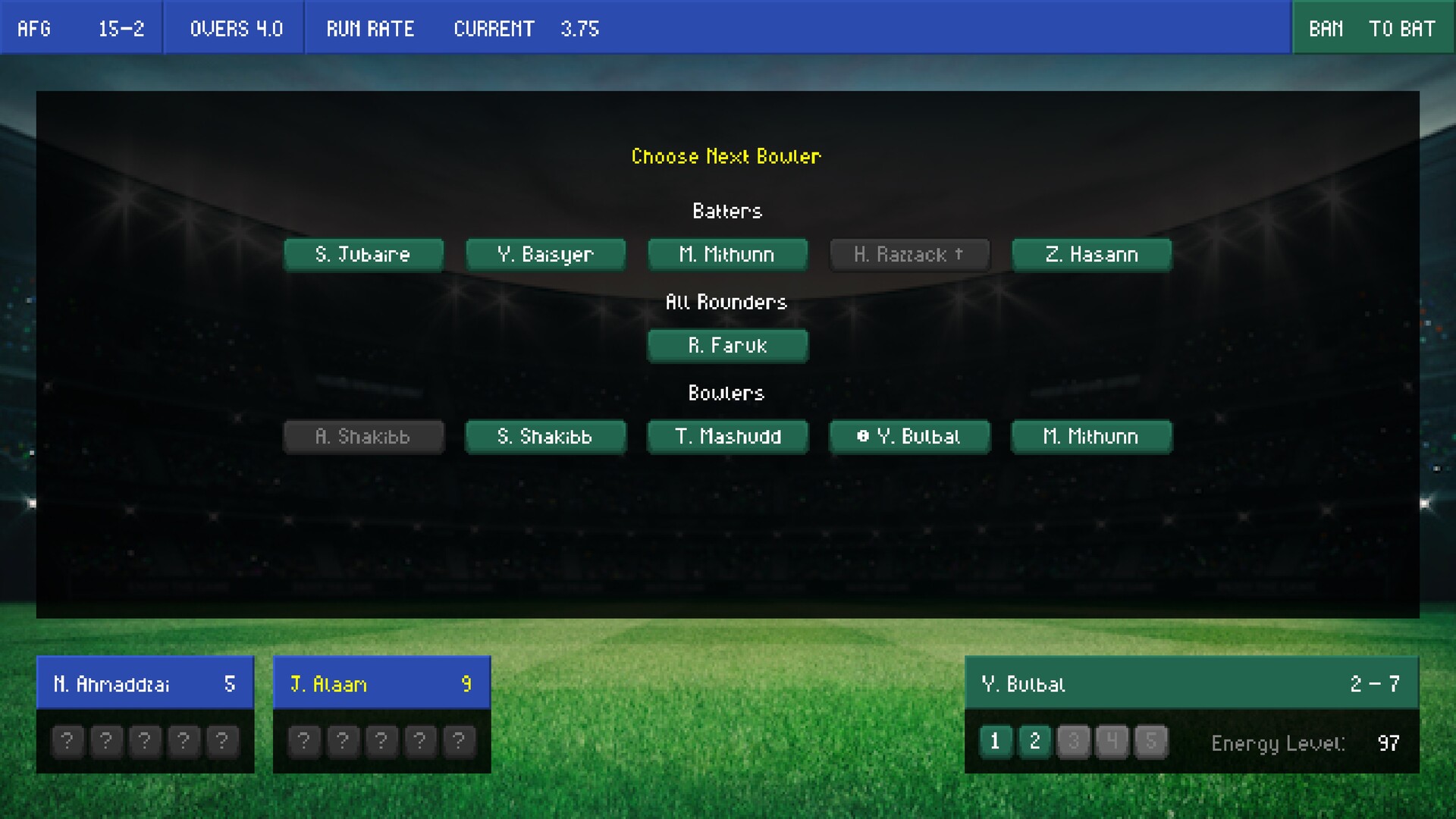
Task: Click Y. Bulbal's bowling figures panel showing 2-7
Action: tap(1192, 684)
